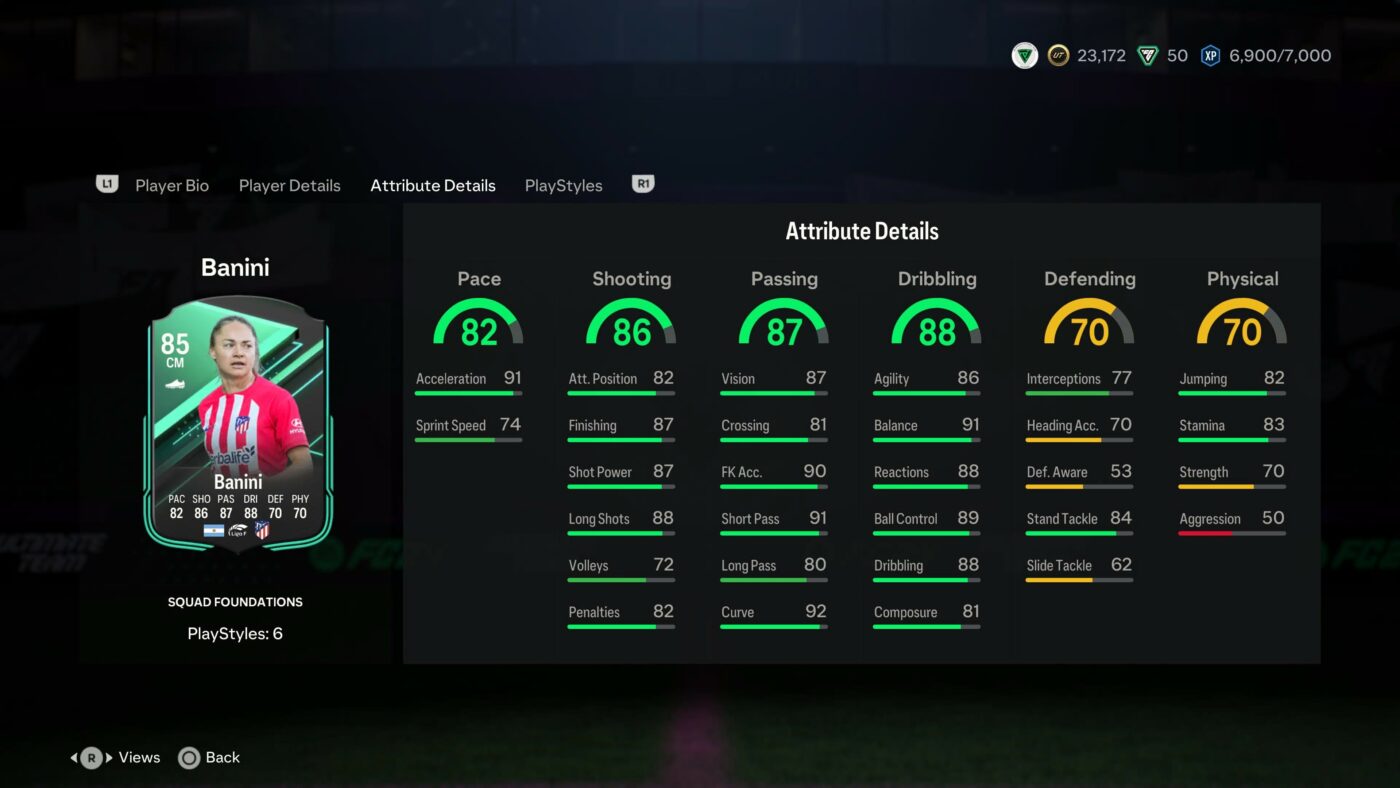Select the PlayStyles tab
This screenshot has height=788, width=1400.
point(563,185)
